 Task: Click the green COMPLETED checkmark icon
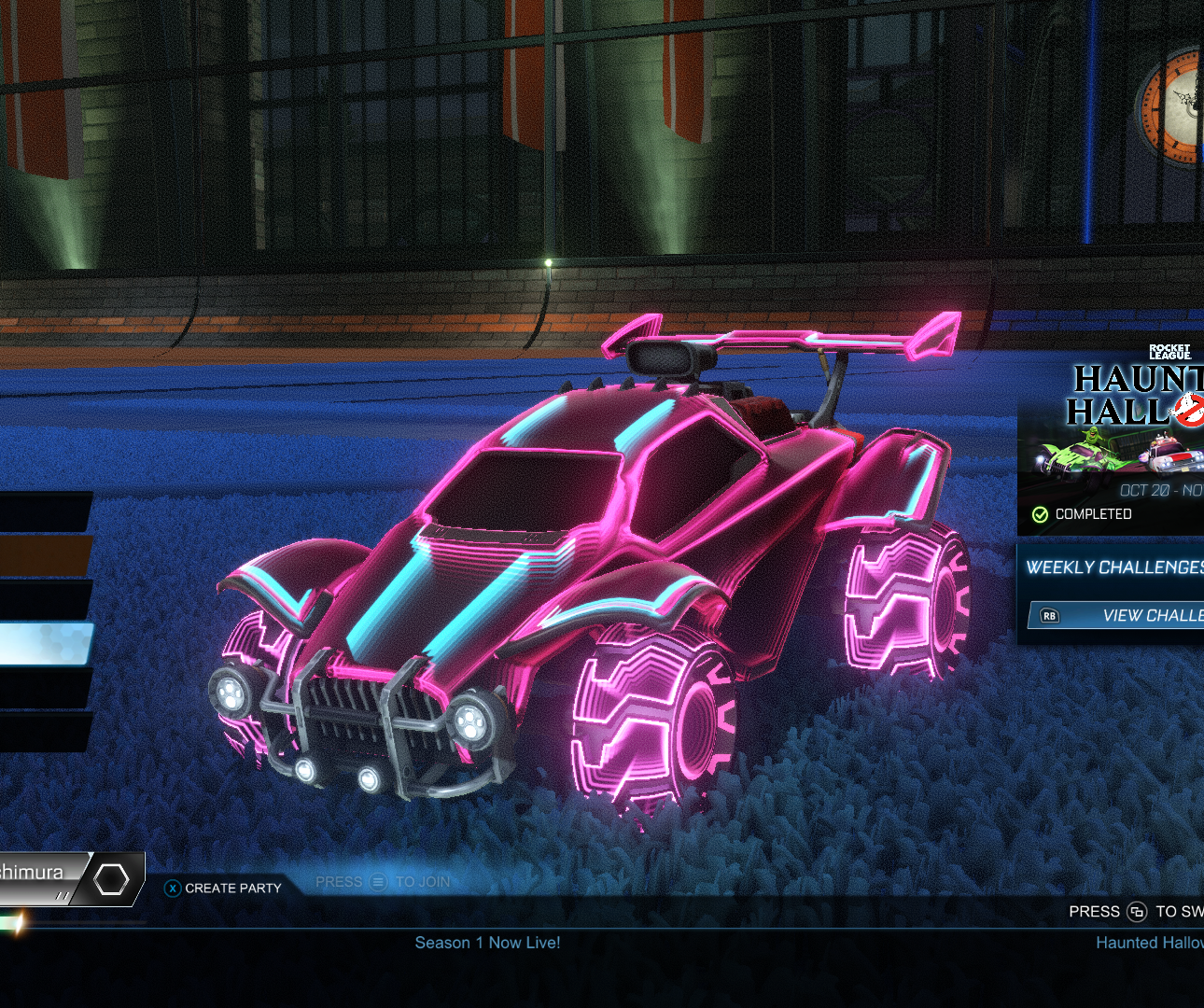click(1039, 513)
